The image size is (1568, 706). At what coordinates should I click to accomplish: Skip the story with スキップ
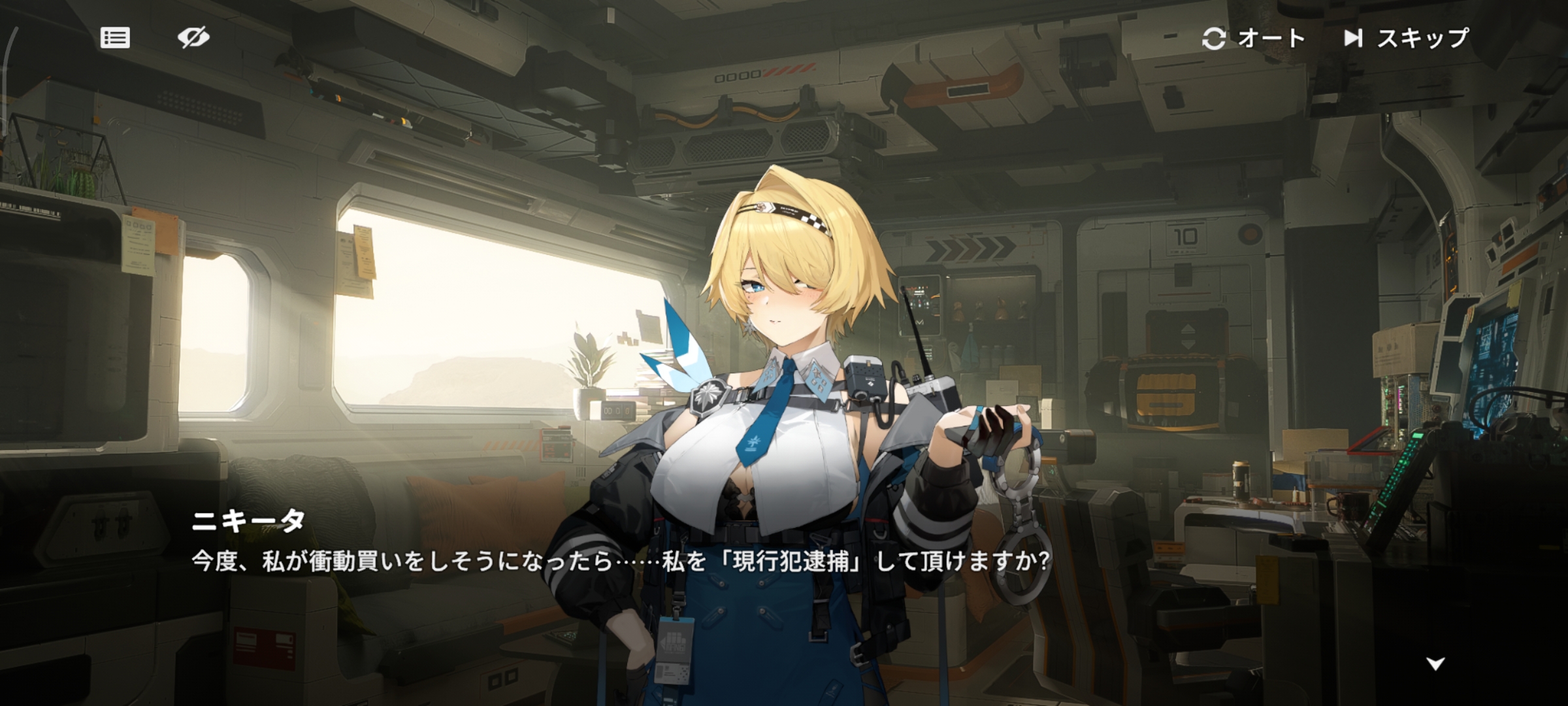point(1406,39)
